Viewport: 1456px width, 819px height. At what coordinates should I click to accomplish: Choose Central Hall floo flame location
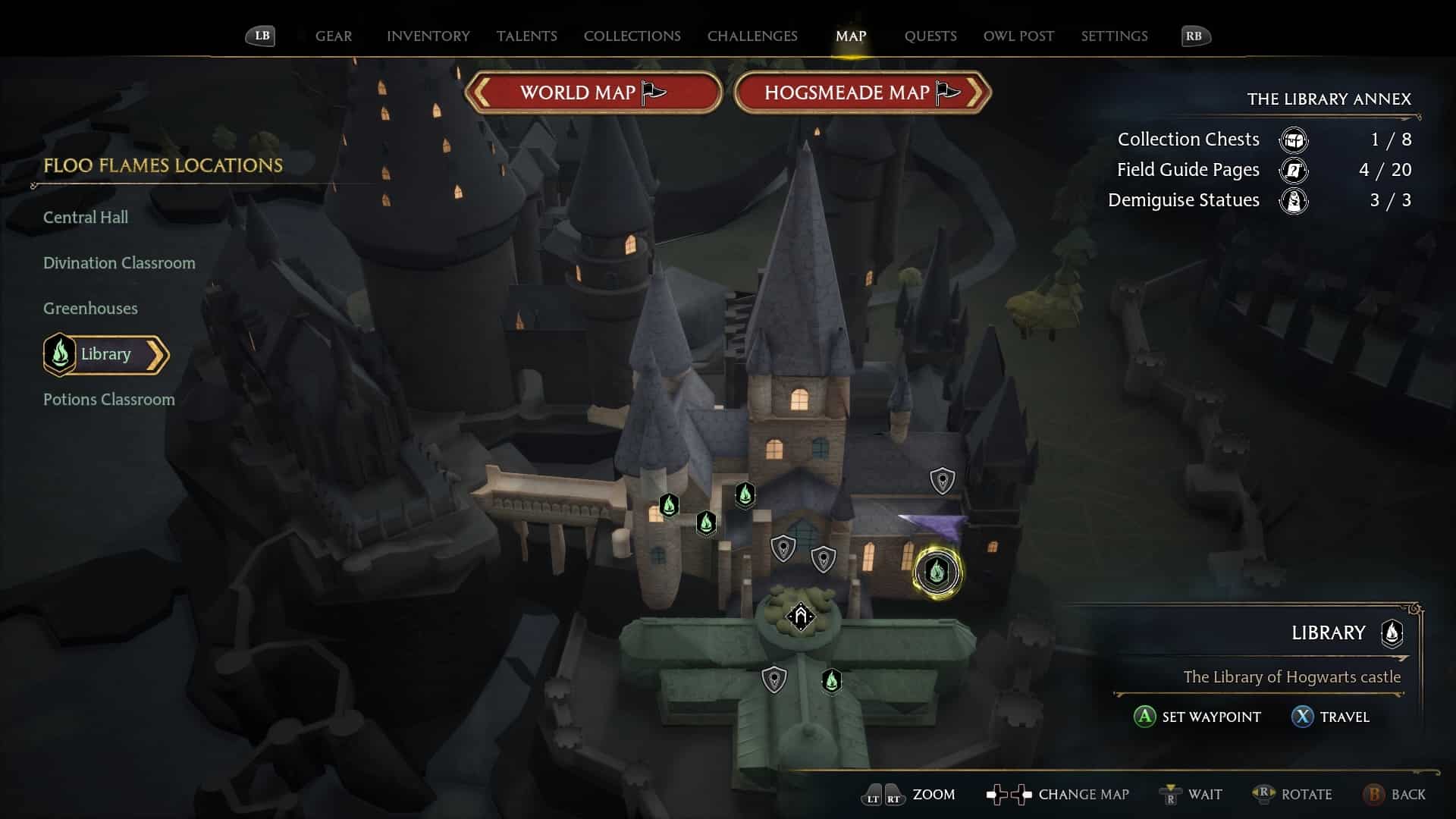[86, 218]
